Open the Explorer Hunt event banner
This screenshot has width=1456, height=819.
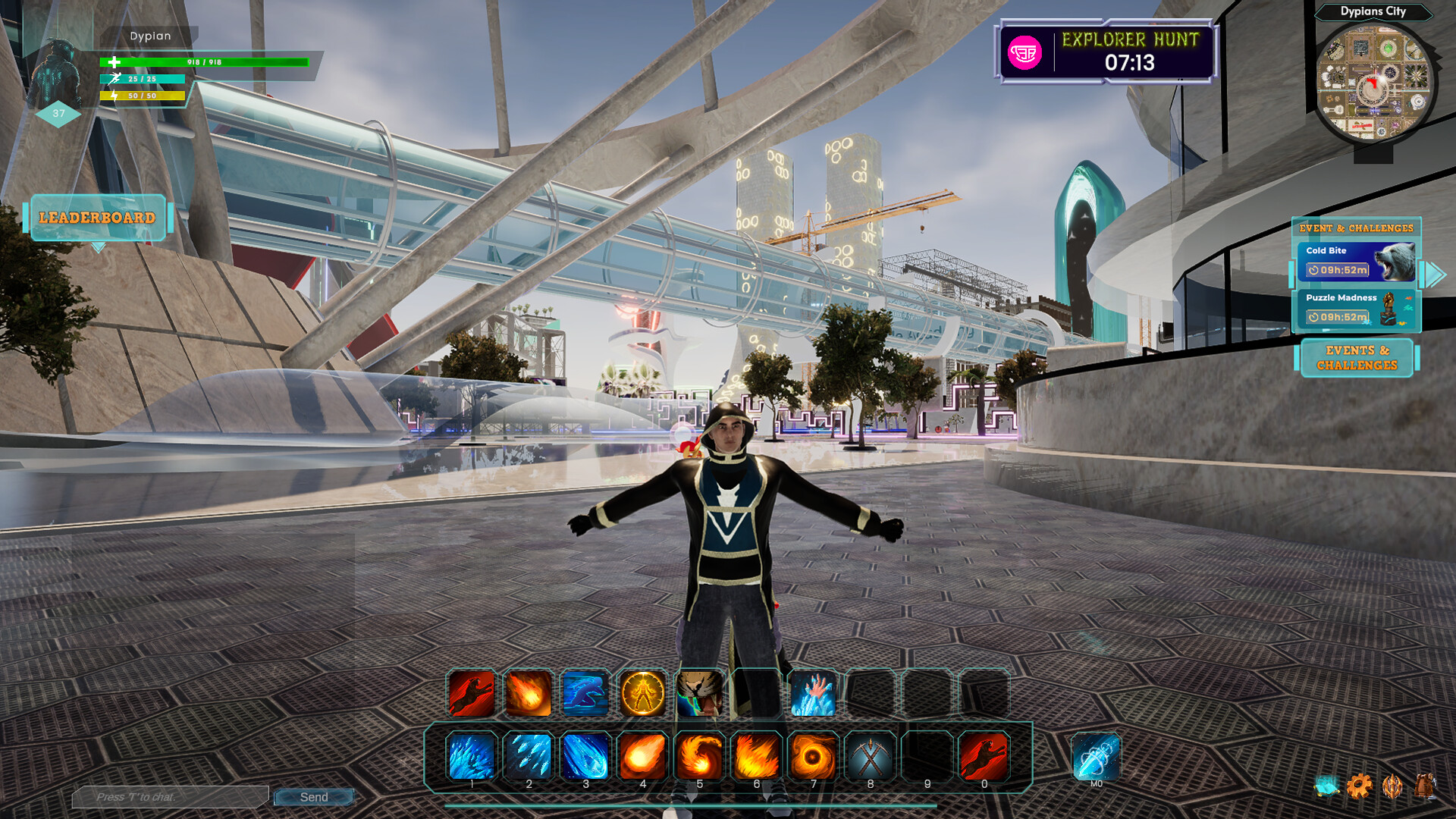1106,52
